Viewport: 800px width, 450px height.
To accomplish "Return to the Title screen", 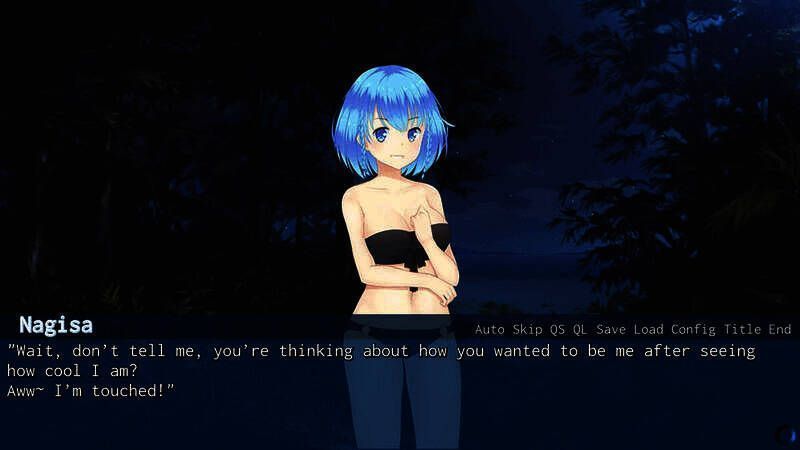I will (x=742, y=329).
